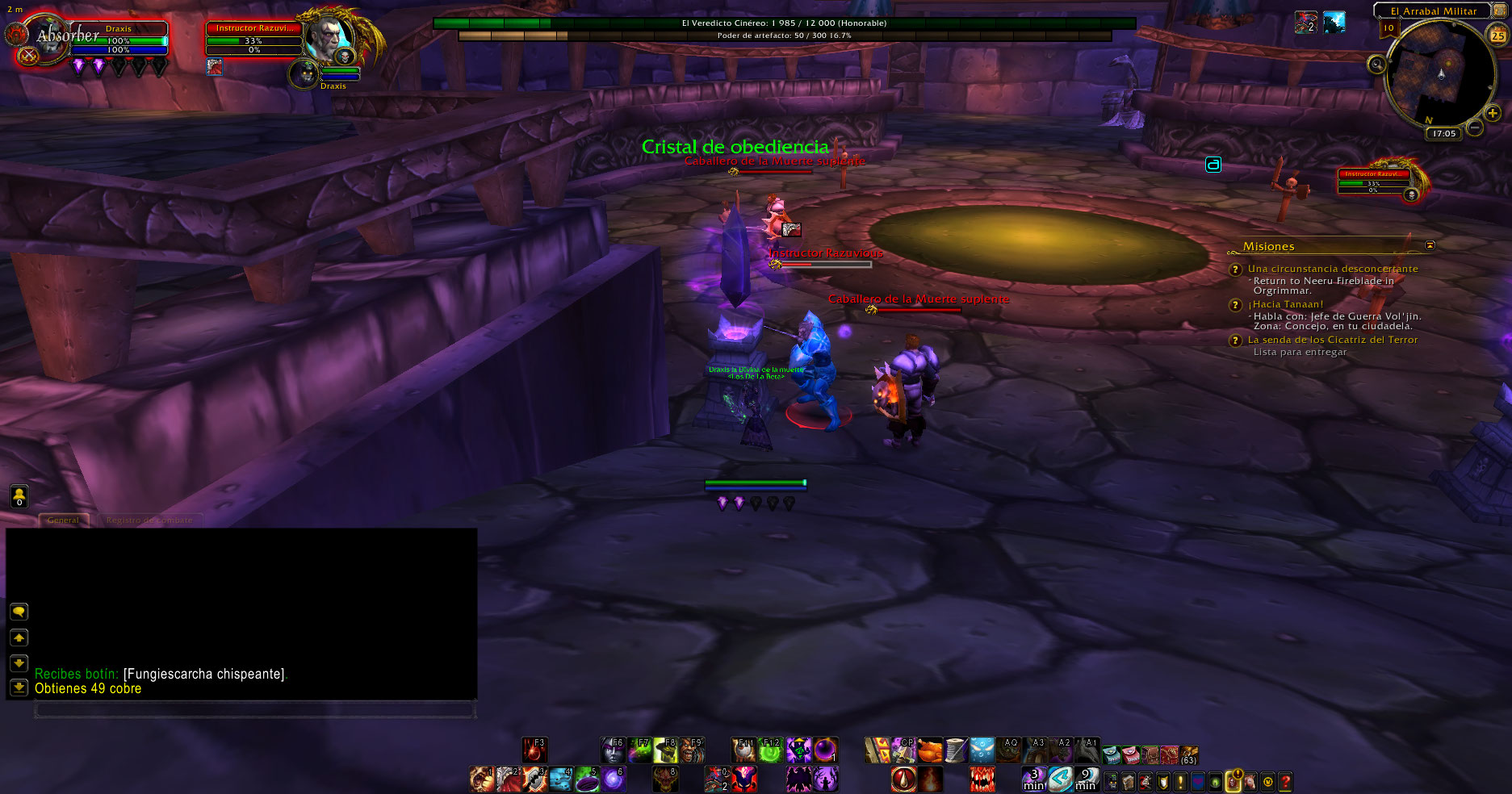Select the '¡Hacia Tanaan!' quest entry
This screenshot has width=1512, height=794.
tap(1285, 304)
